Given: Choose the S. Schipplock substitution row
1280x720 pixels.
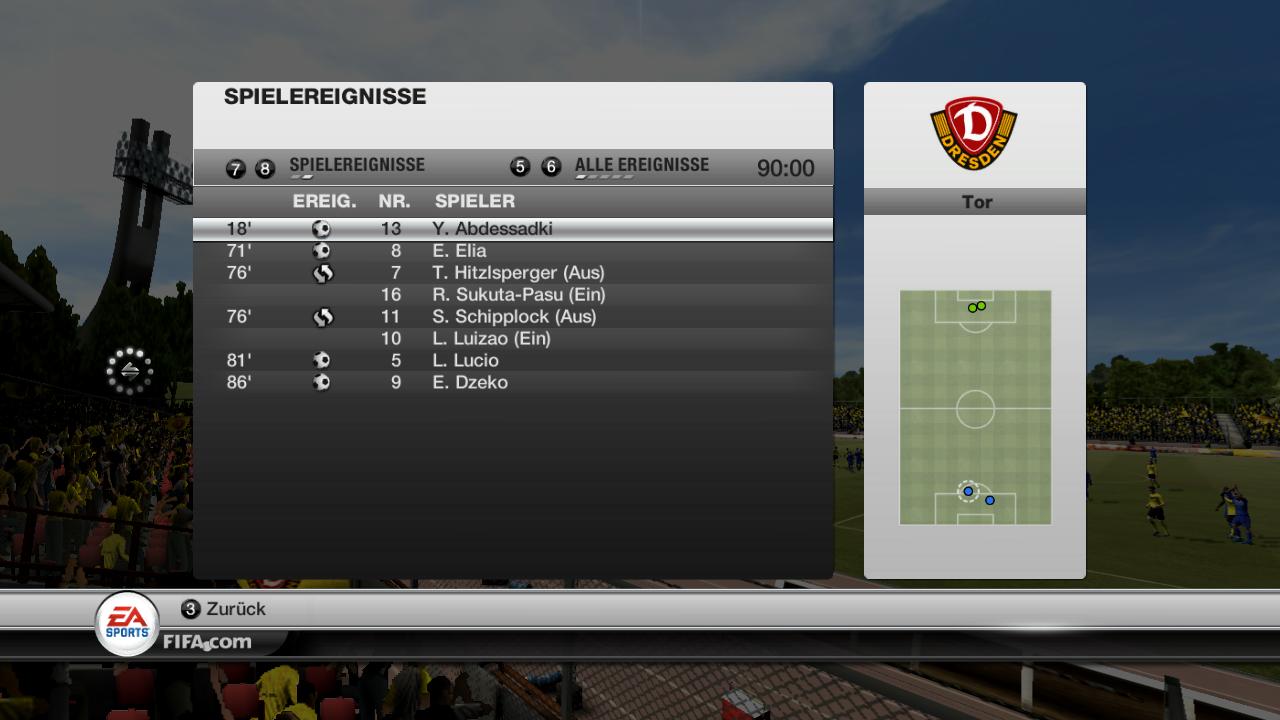Looking at the screenshot, I should click(x=512, y=317).
